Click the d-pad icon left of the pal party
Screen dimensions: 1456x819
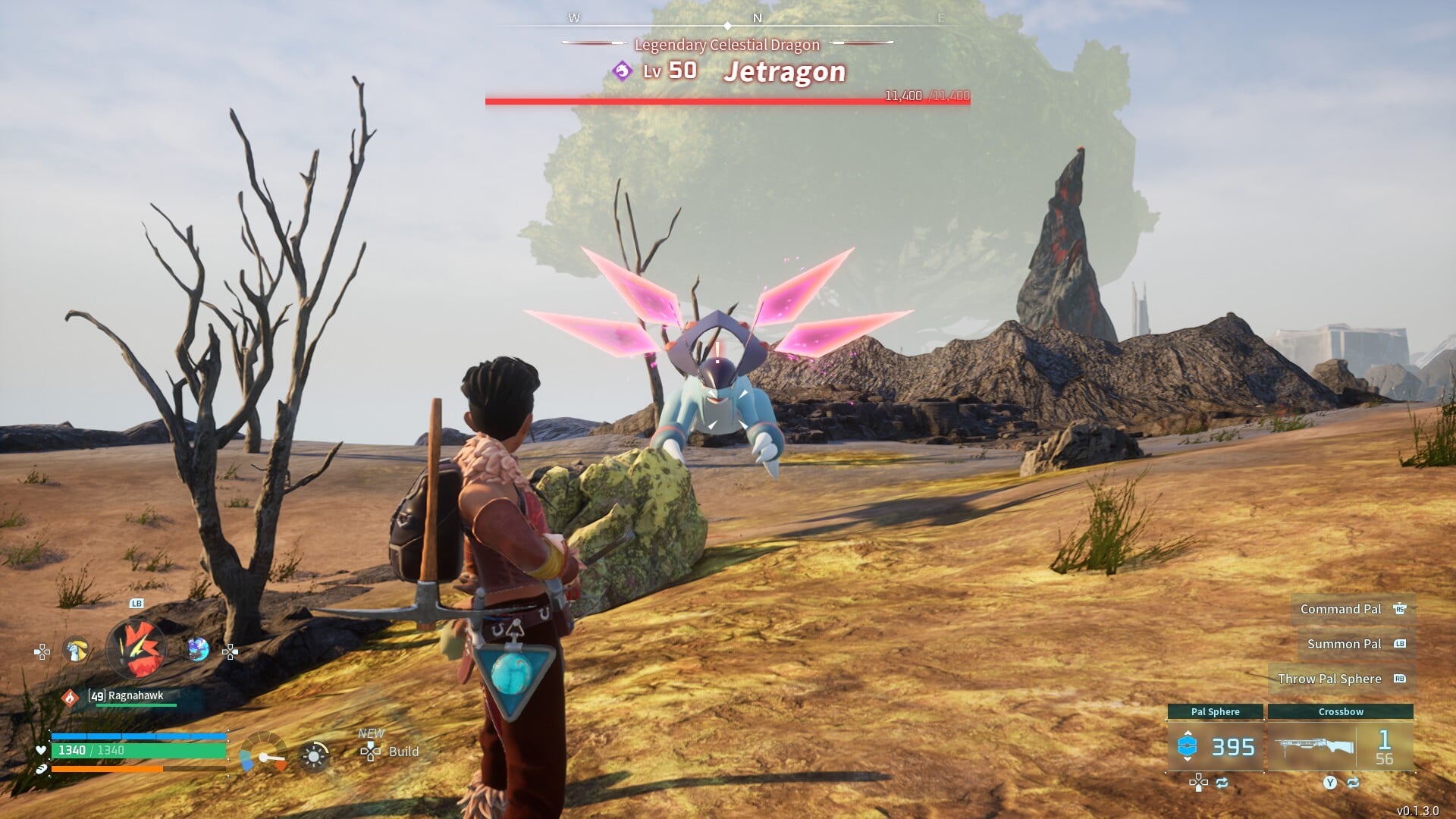(42, 652)
